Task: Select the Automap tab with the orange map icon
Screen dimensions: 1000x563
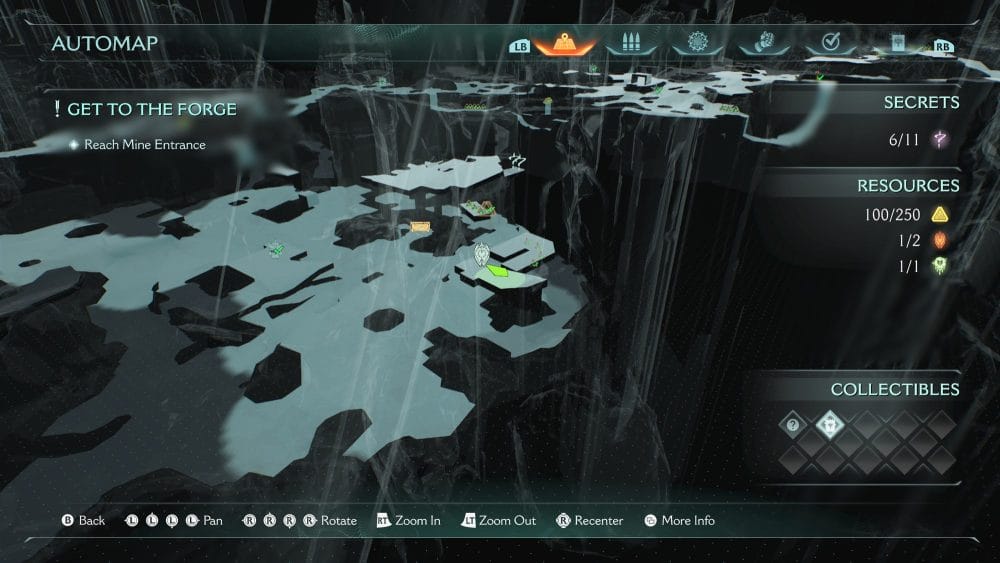Action: click(565, 44)
